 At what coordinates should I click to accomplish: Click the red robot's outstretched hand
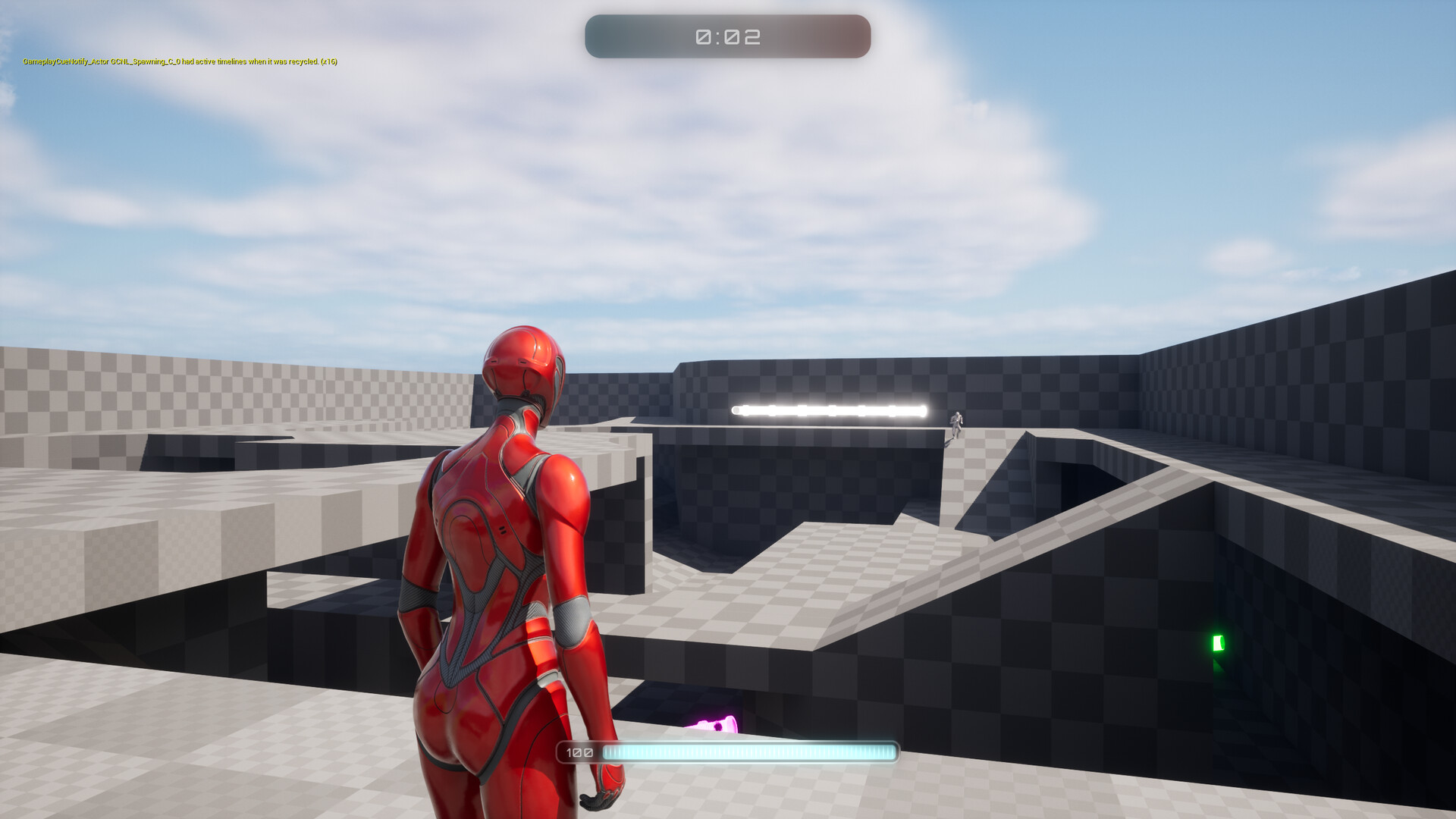coord(598,797)
